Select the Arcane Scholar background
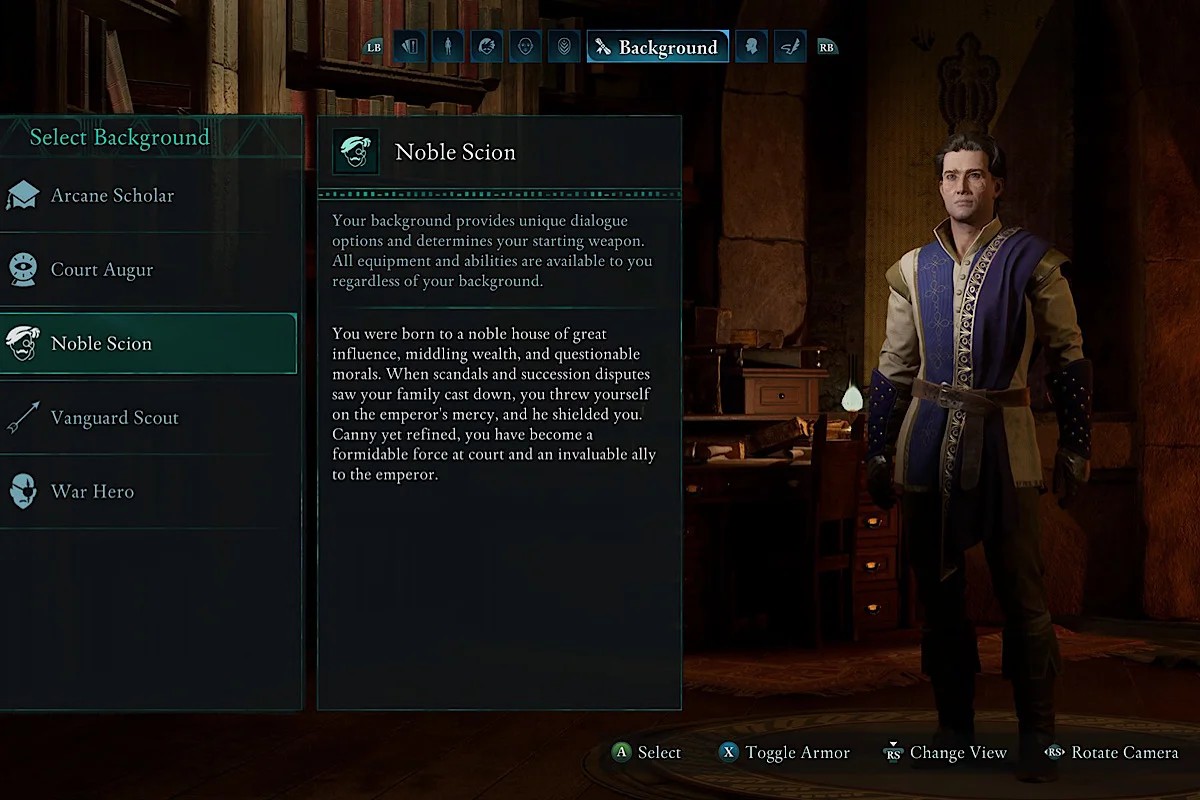The image size is (1200, 800). 112,196
